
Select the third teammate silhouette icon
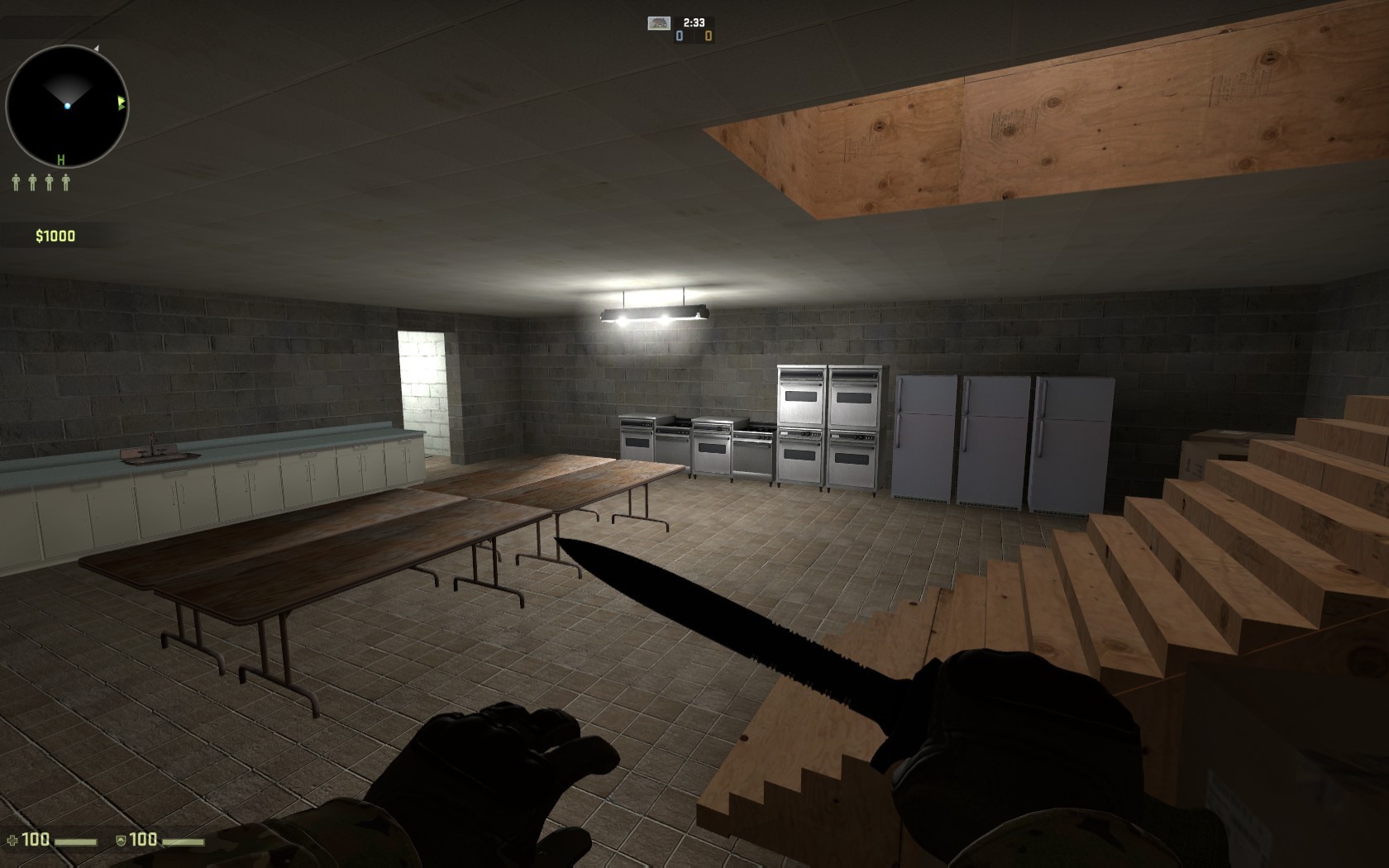(50, 182)
